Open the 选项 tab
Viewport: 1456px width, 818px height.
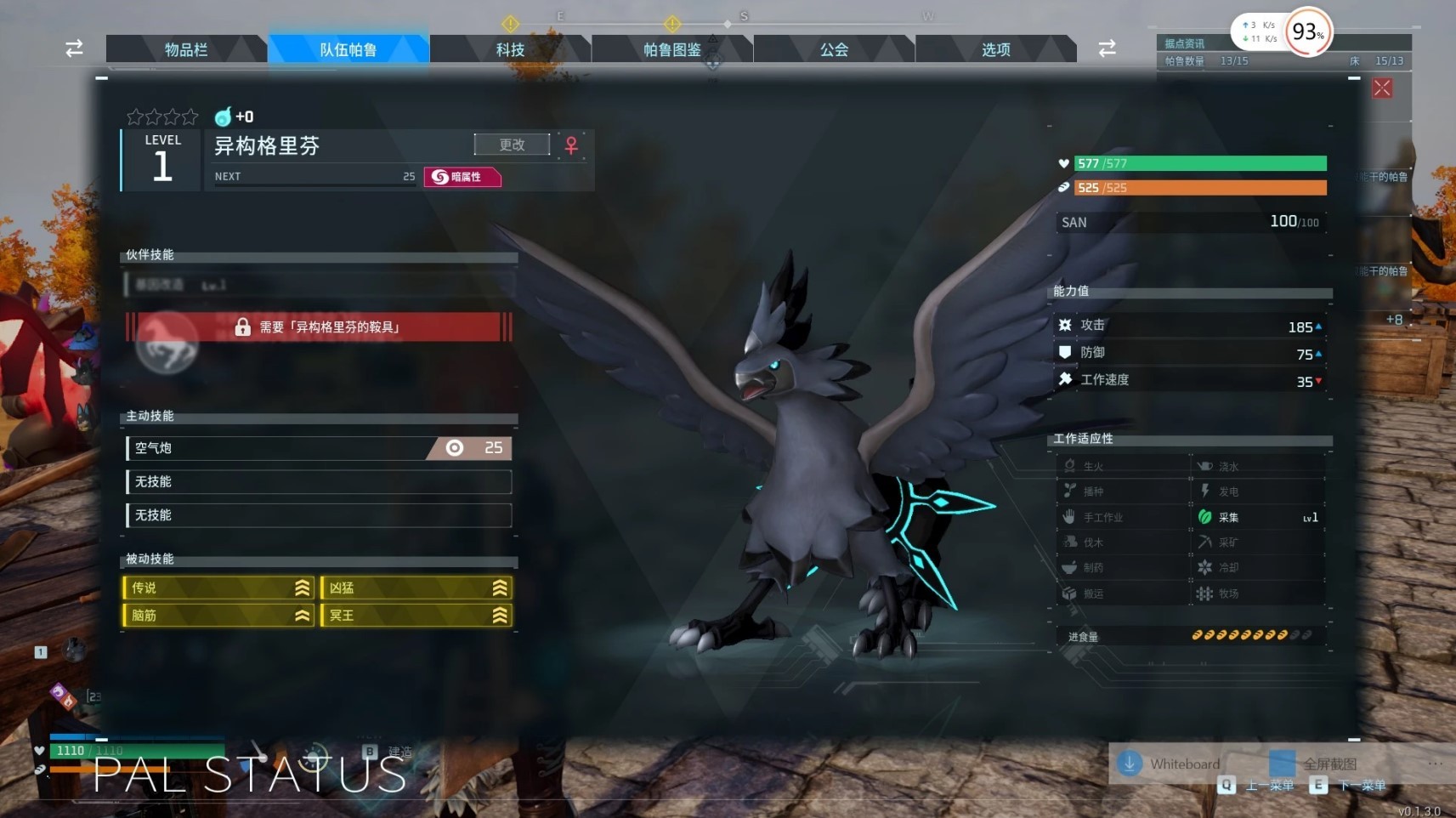tap(995, 49)
